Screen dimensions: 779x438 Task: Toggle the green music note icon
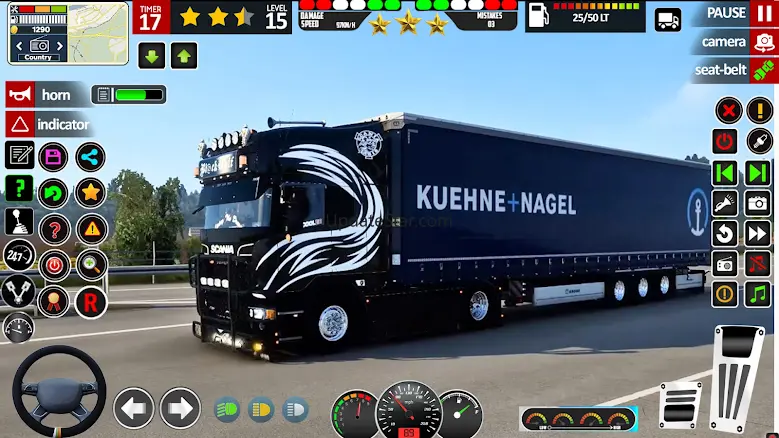[757, 294]
